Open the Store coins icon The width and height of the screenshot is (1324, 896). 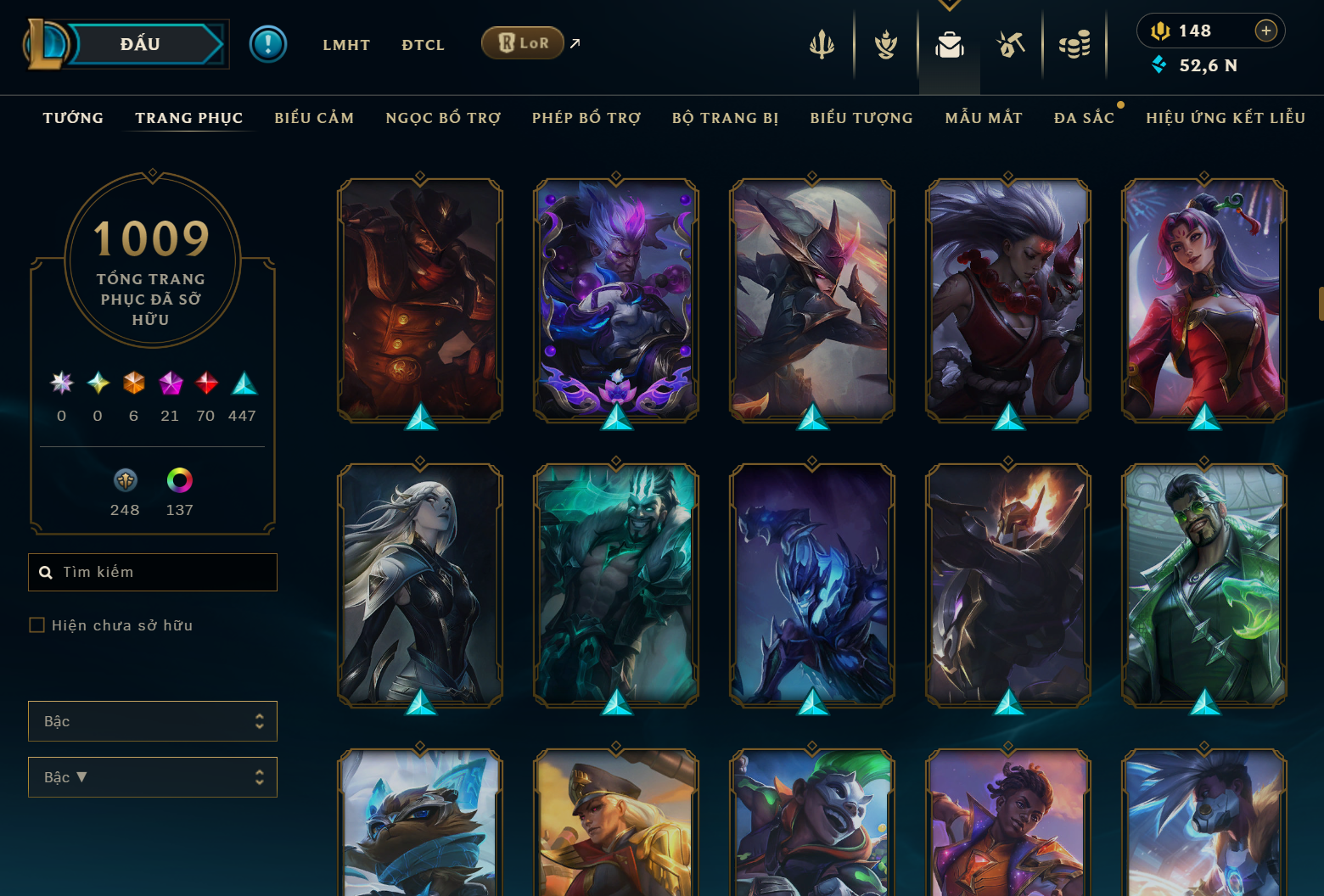point(1074,47)
